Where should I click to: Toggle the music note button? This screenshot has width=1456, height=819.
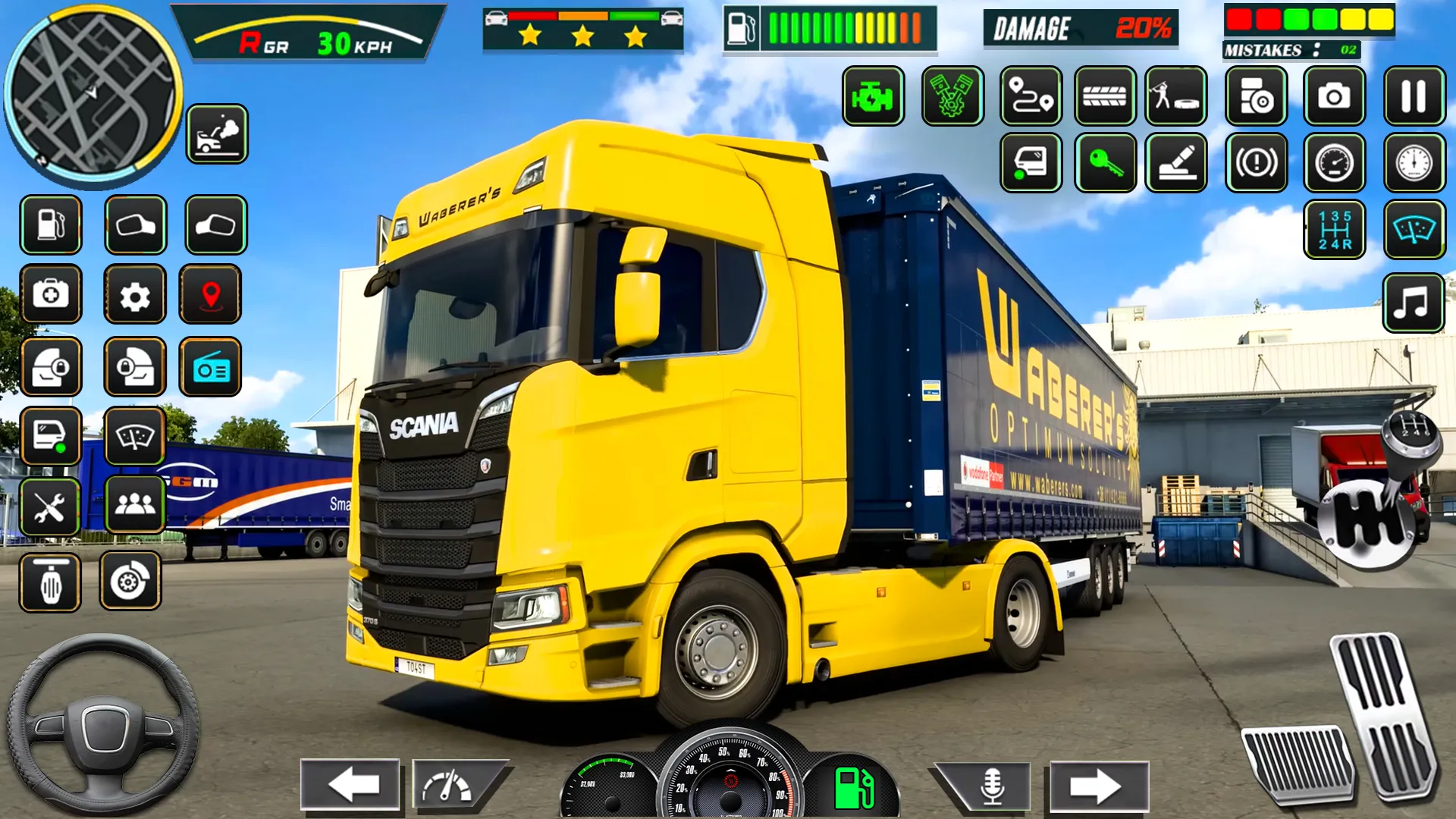[1413, 303]
